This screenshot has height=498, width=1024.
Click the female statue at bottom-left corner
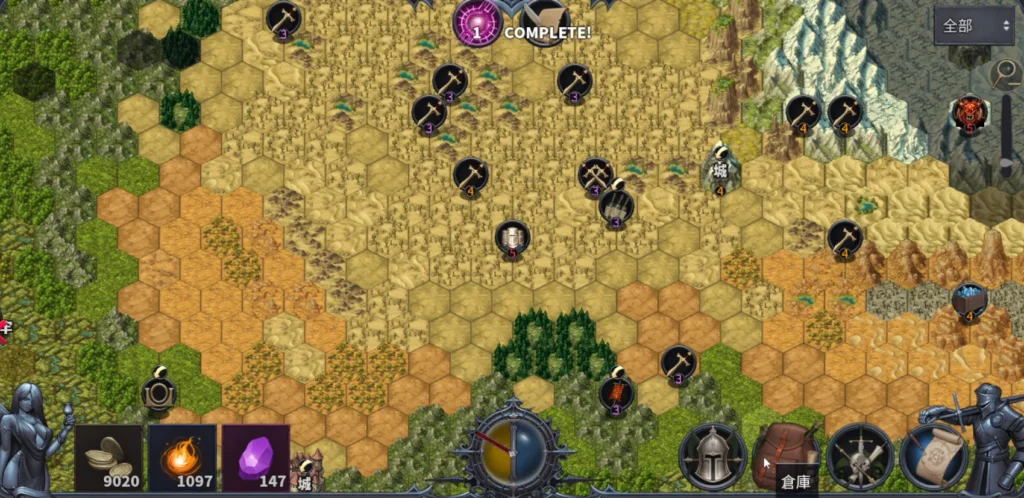[x=32, y=440]
